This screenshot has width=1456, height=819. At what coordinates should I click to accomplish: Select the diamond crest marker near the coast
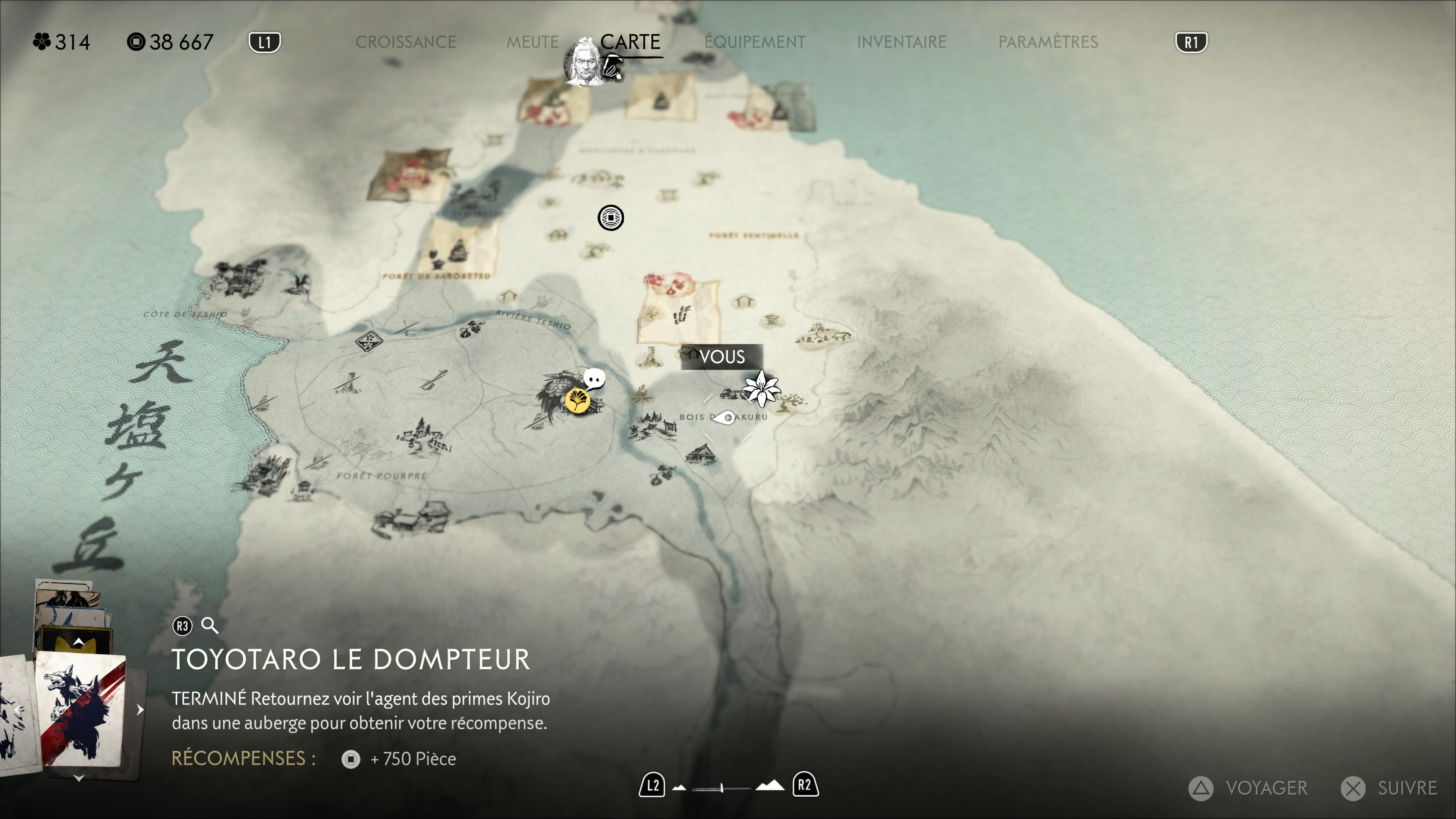[369, 341]
